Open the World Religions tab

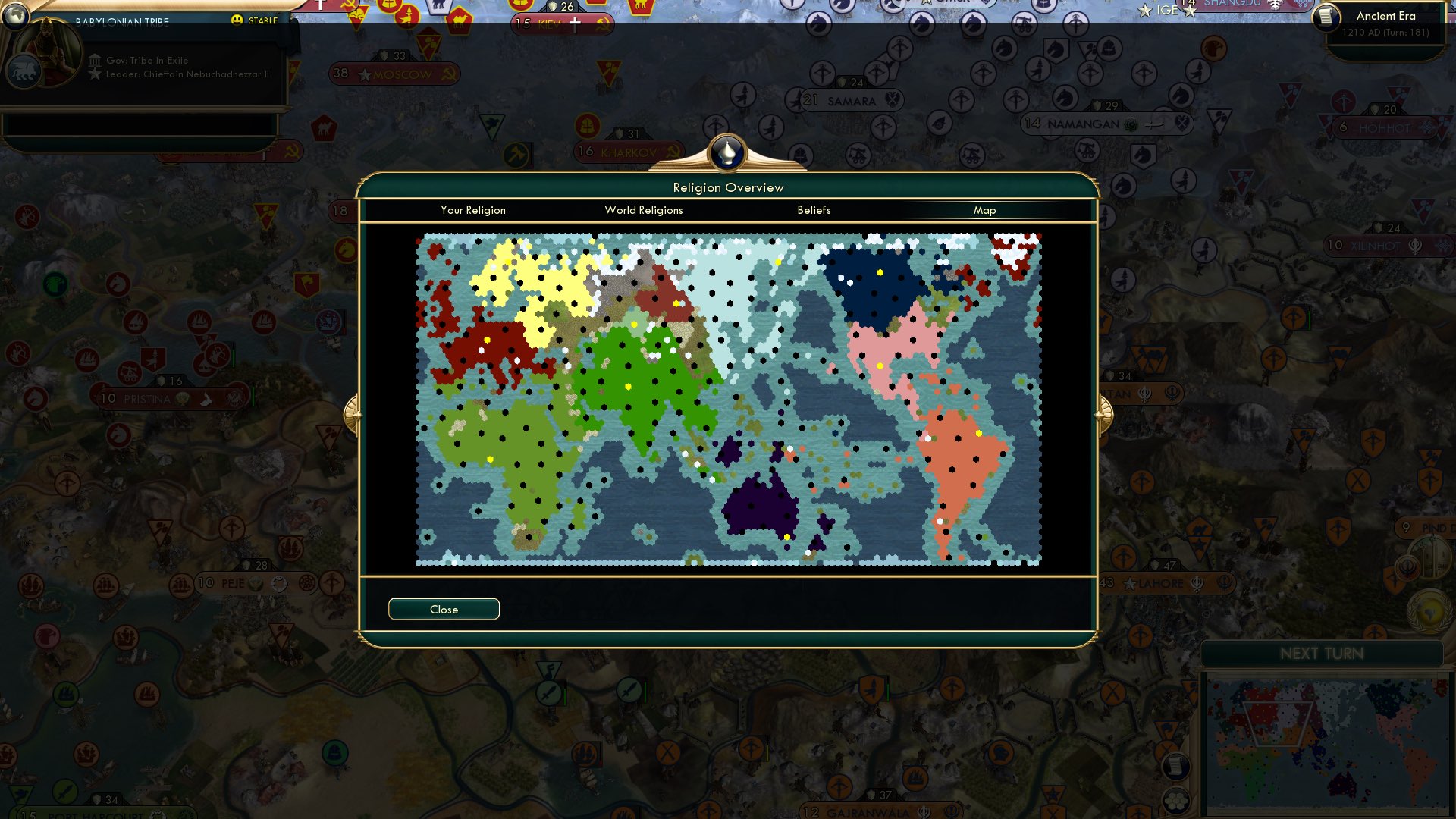643,210
